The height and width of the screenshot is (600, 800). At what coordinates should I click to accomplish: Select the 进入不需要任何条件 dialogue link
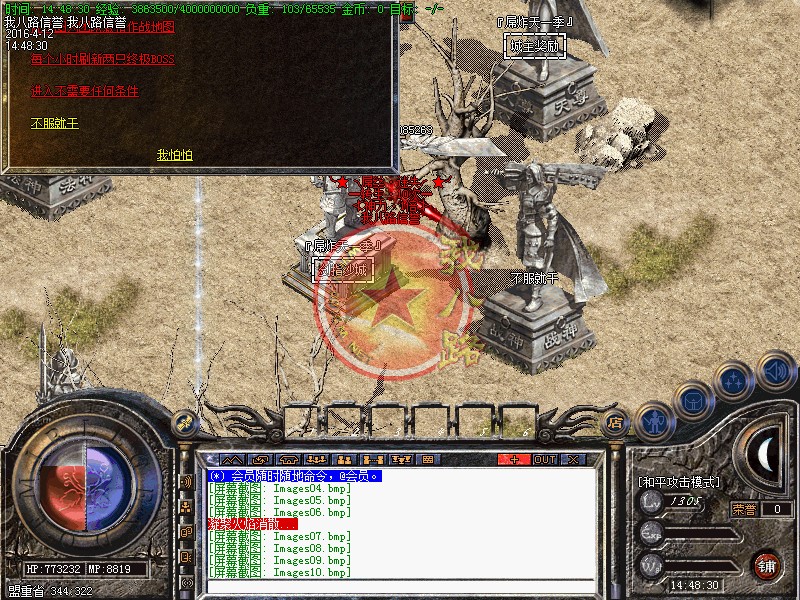[x=85, y=91]
